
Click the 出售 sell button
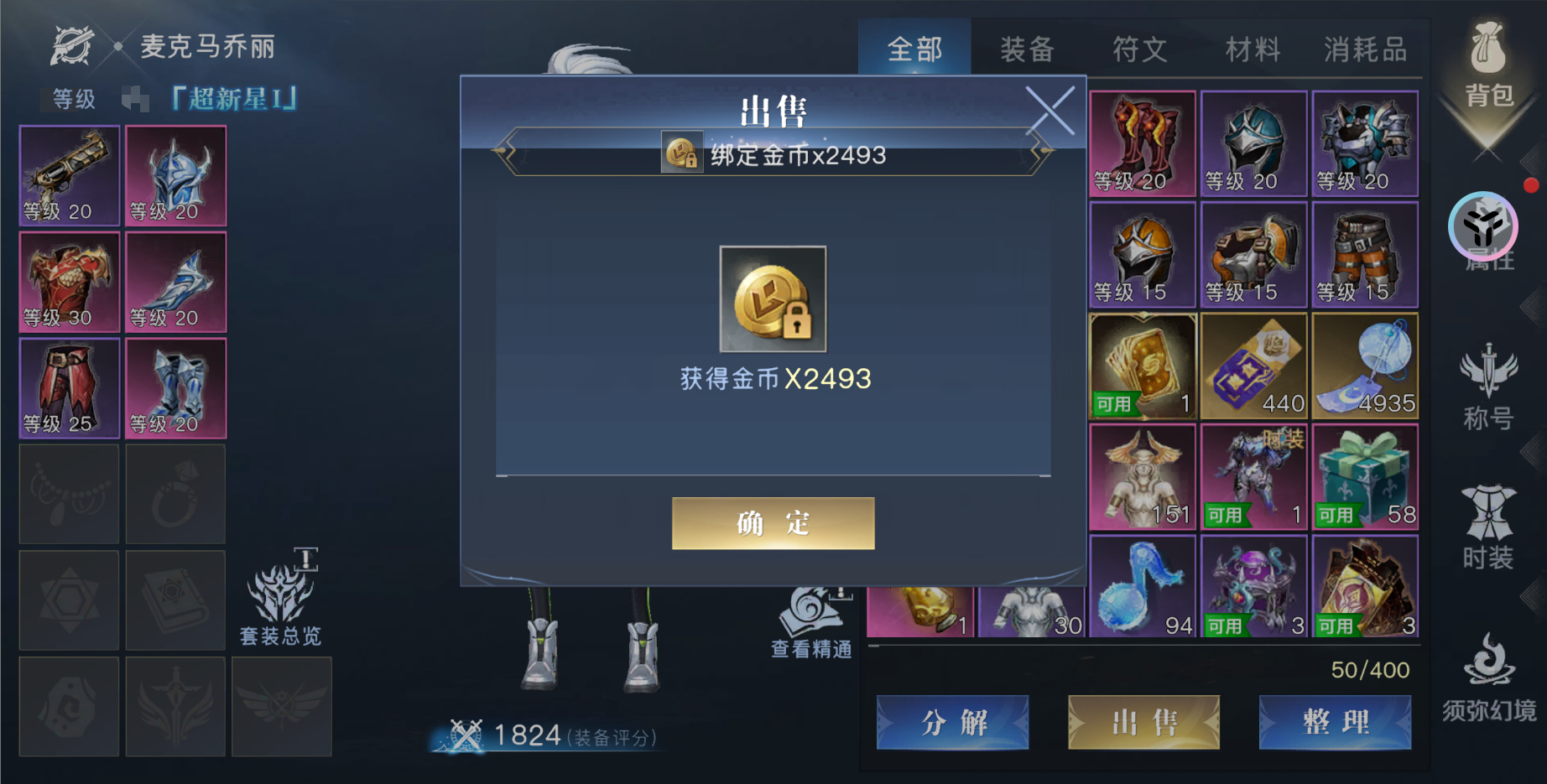click(1144, 723)
